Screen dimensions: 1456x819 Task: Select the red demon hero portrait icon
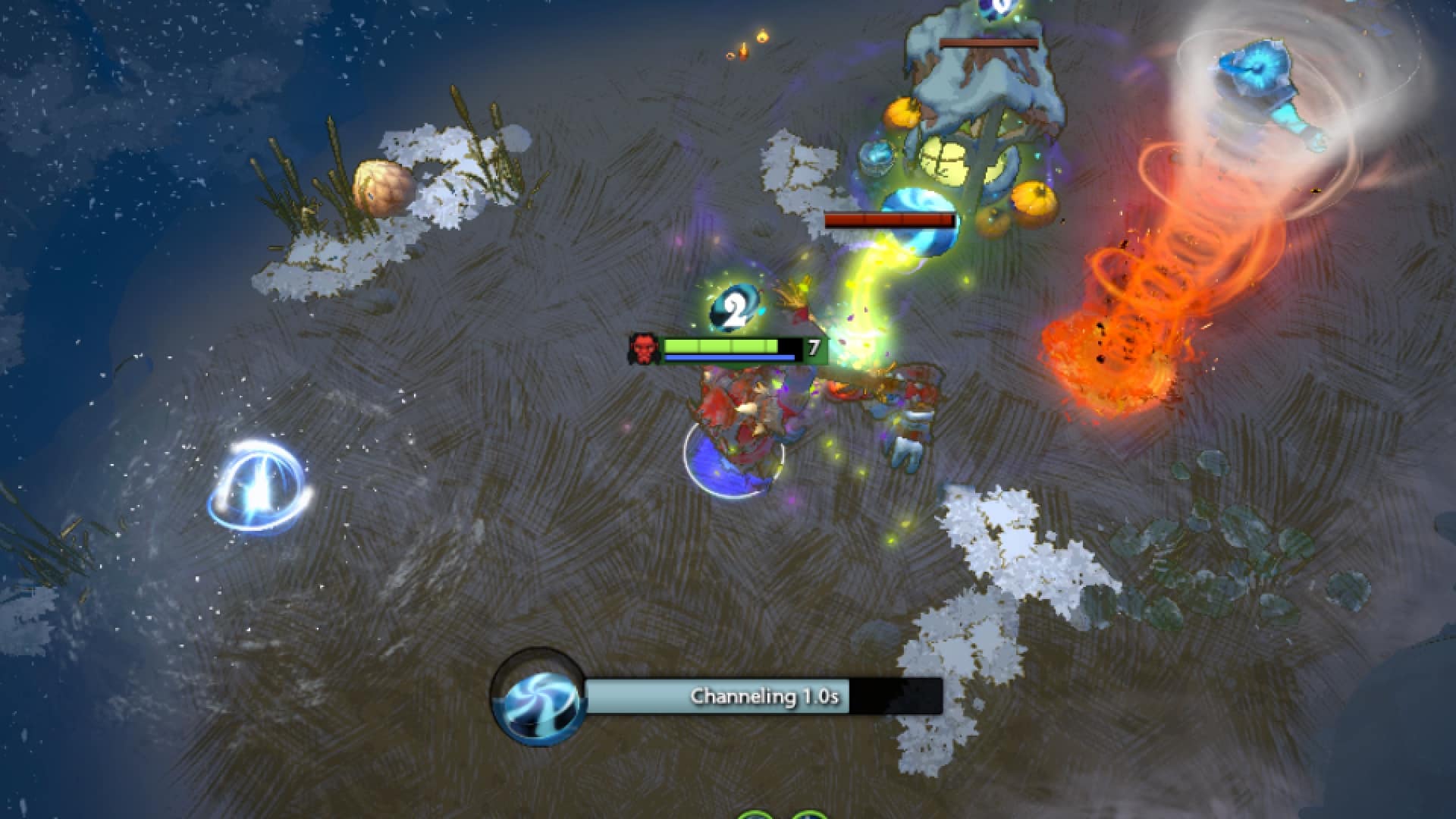tap(643, 350)
